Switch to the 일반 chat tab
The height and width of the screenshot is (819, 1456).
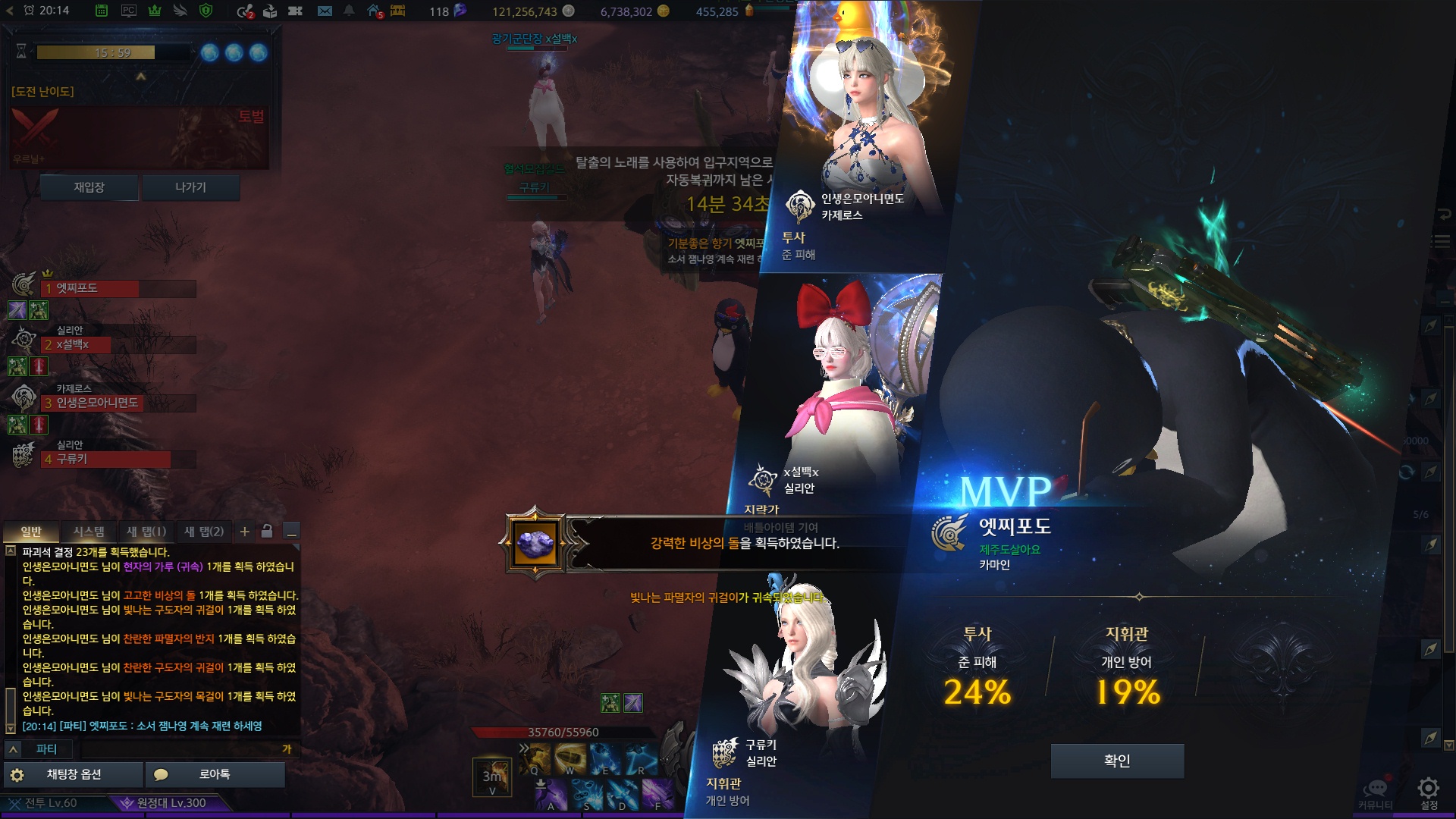tap(31, 532)
